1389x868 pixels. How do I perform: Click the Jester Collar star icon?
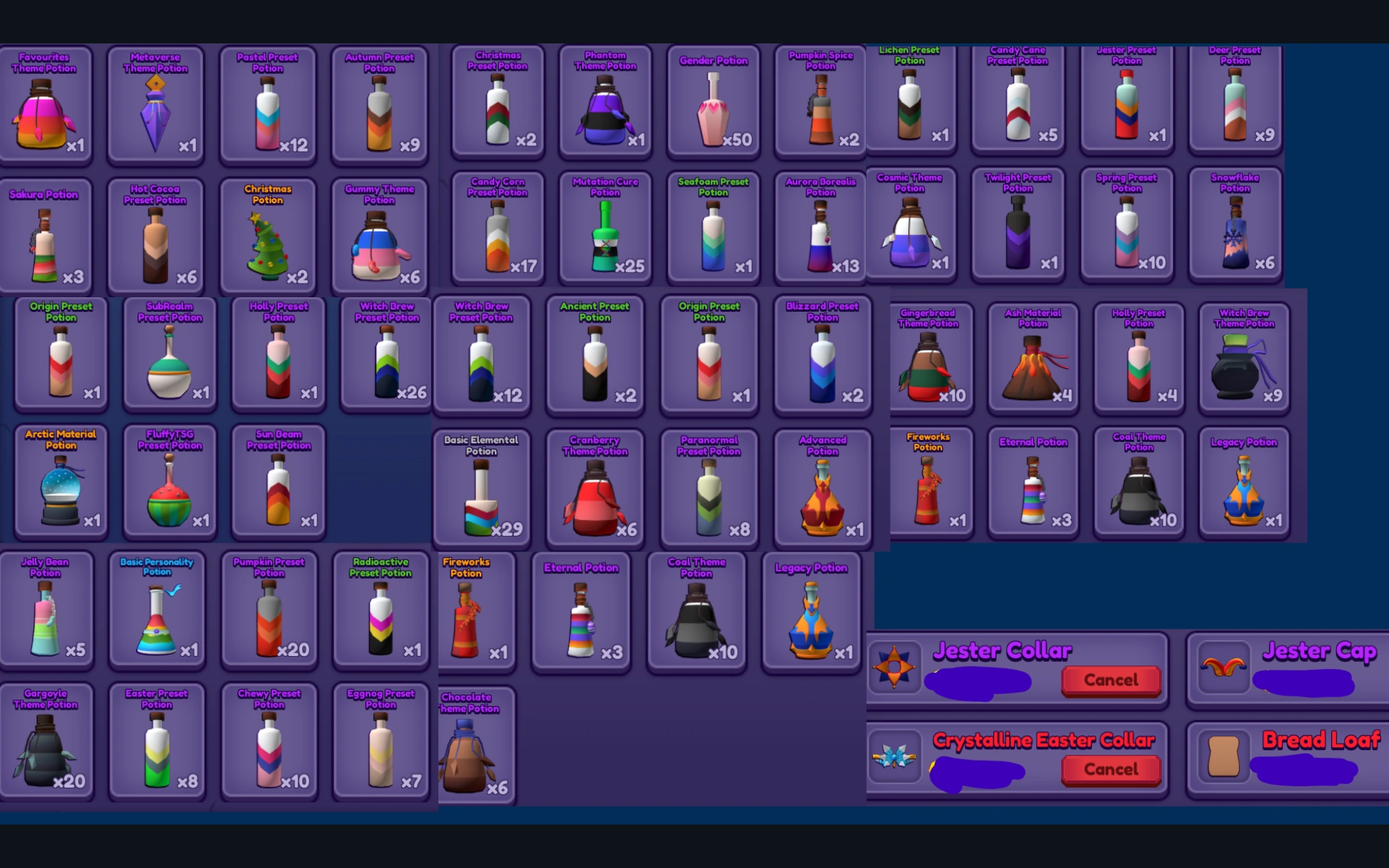[895, 669]
